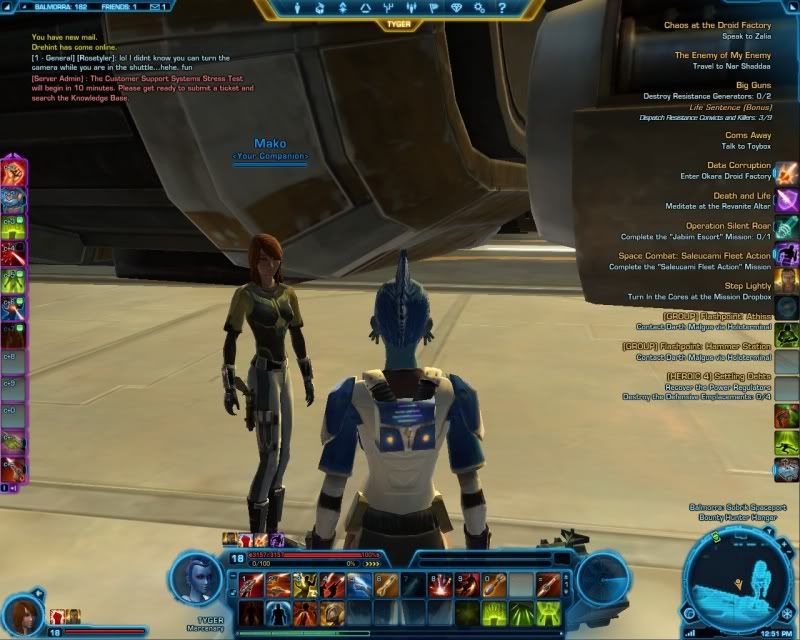The width and height of the screenshot is (800, 640).
Task: Select the Death and Life mission entry
Action: [x=742, y=196]
